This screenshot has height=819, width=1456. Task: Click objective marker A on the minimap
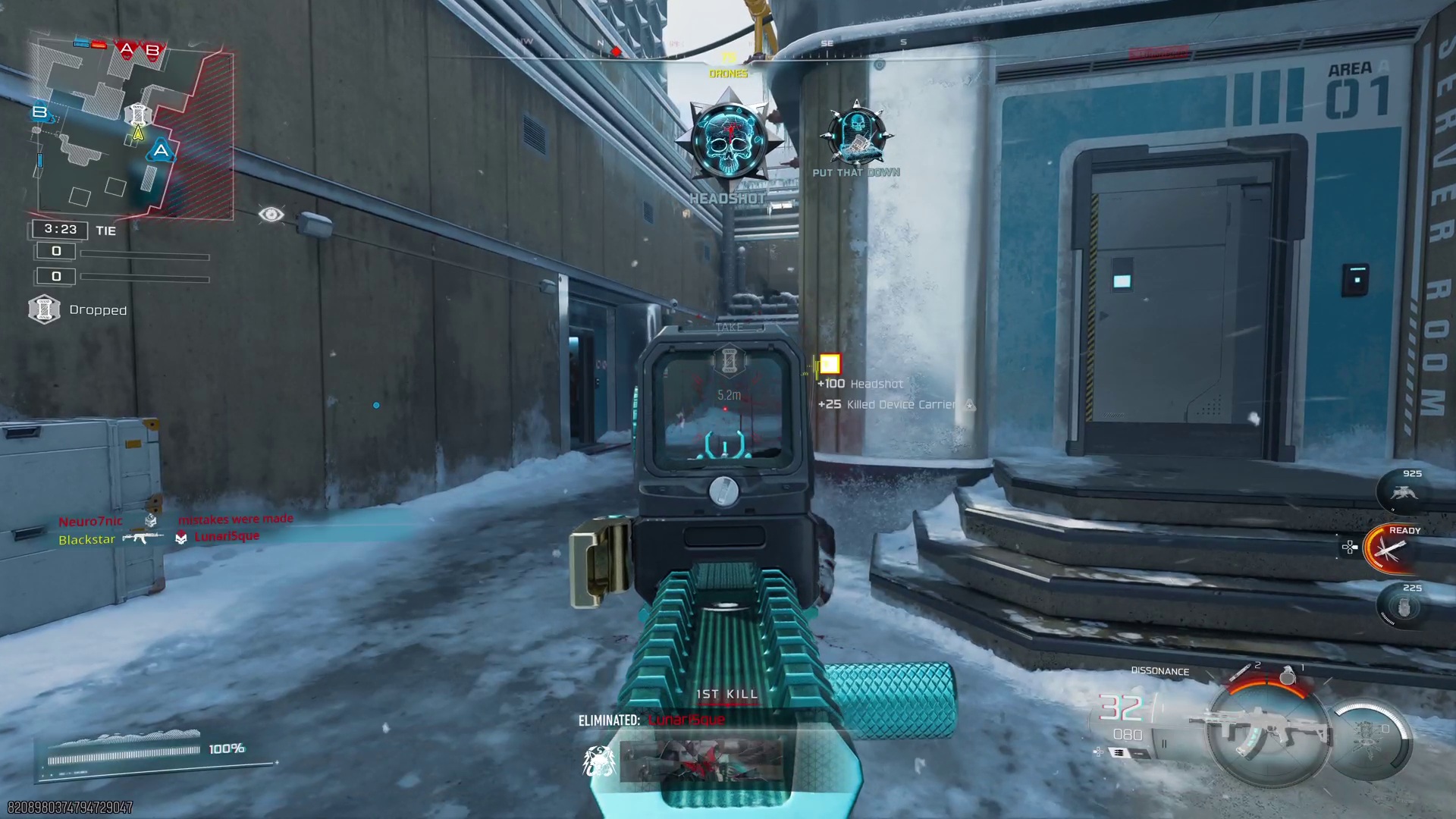pos(159,151)
